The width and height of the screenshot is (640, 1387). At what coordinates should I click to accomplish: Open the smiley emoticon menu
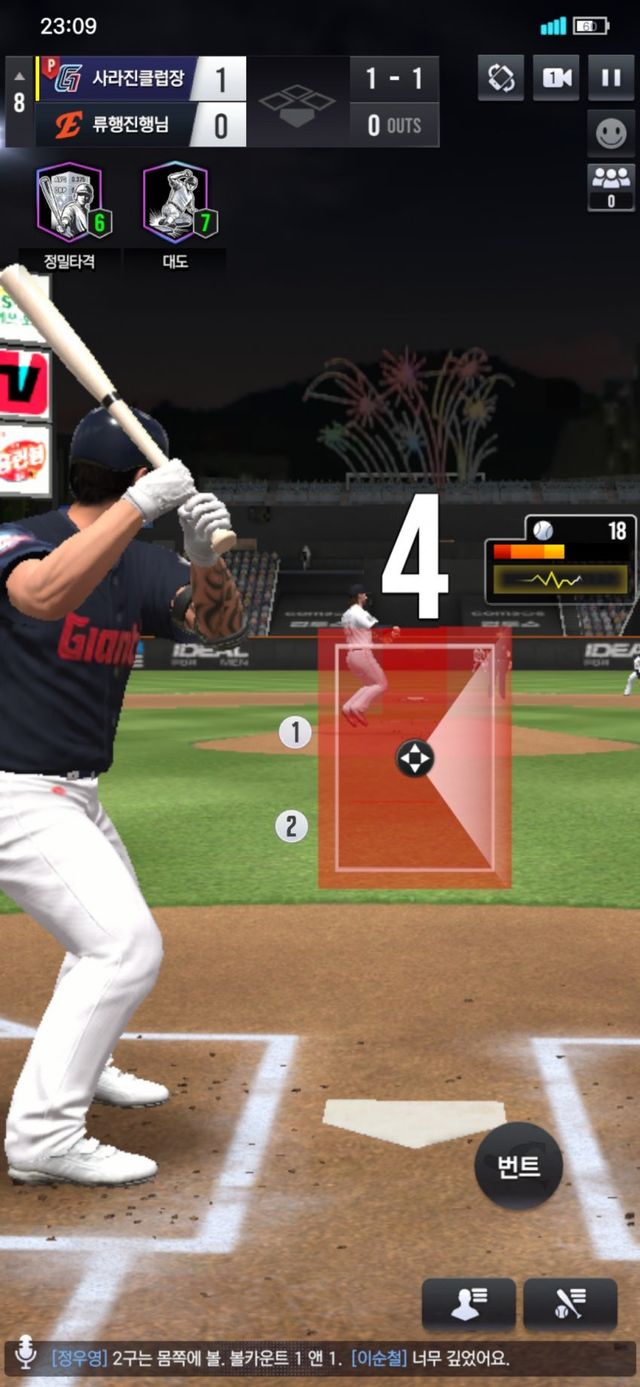[610, 134]
